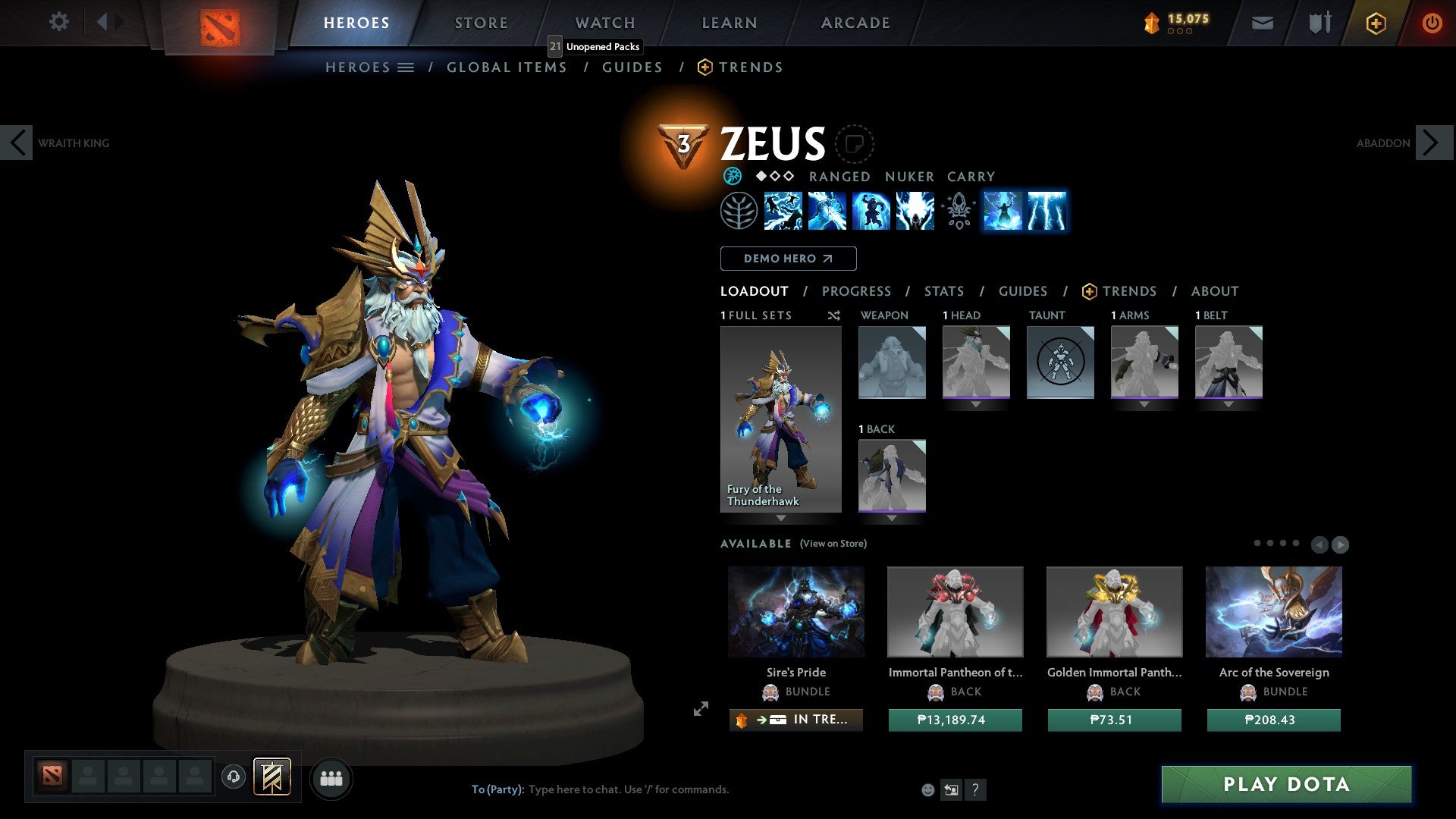This screenshot has height=819, width=1456.
Task: Open the ARCADE menu item
Action: (x=855, y=23)
